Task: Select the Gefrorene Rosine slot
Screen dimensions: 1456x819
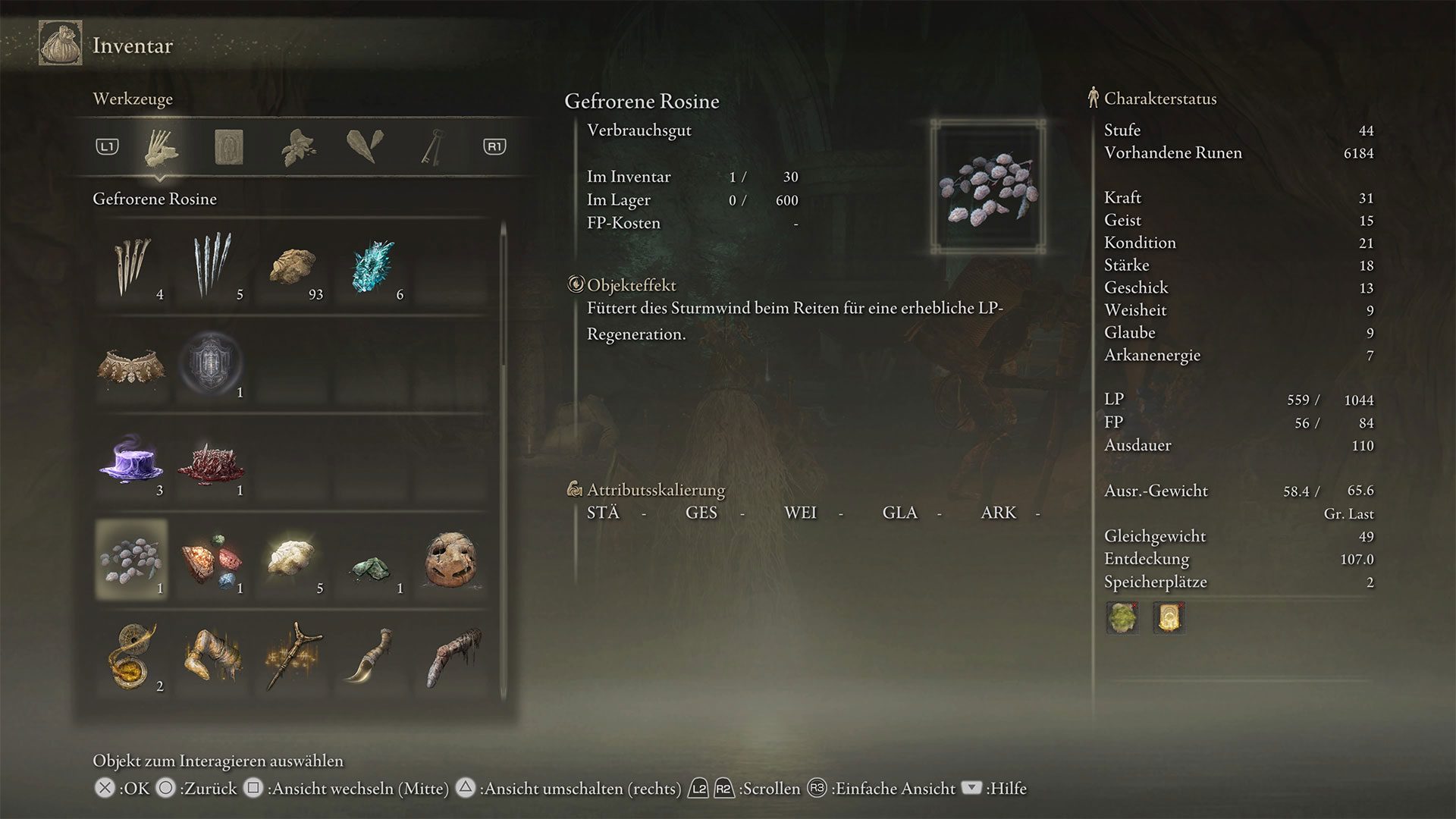Action: point(133,561)
